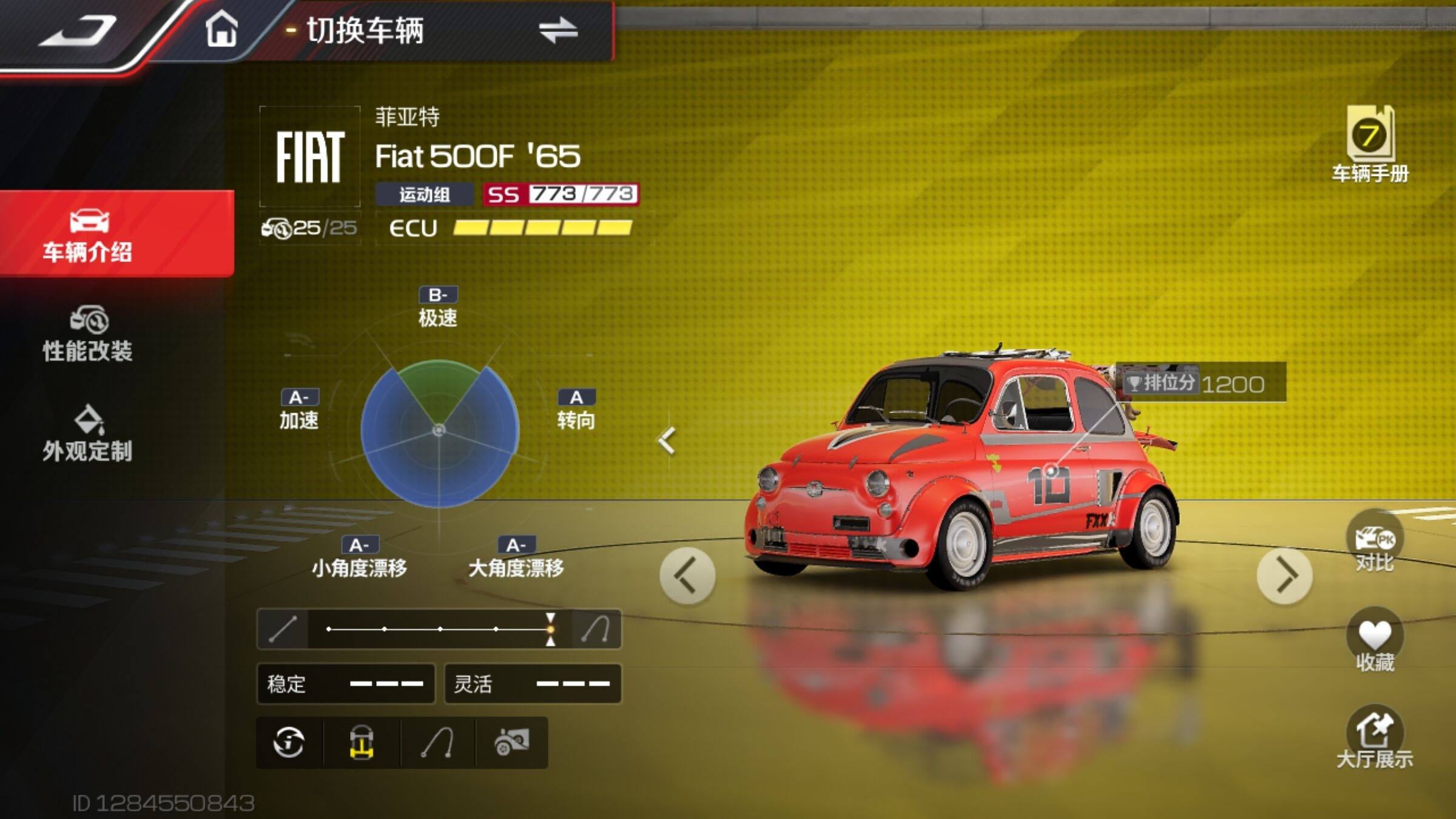
Task: Show the next car with right arrow
Action: (x=1284, y=576)
